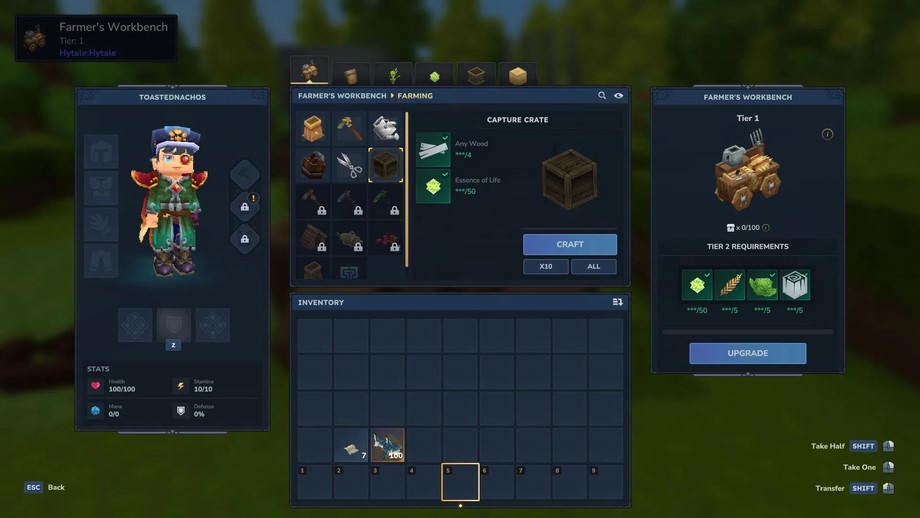Craft the Capture Crate
Screen dimensions: 920x518
(569, 244)
